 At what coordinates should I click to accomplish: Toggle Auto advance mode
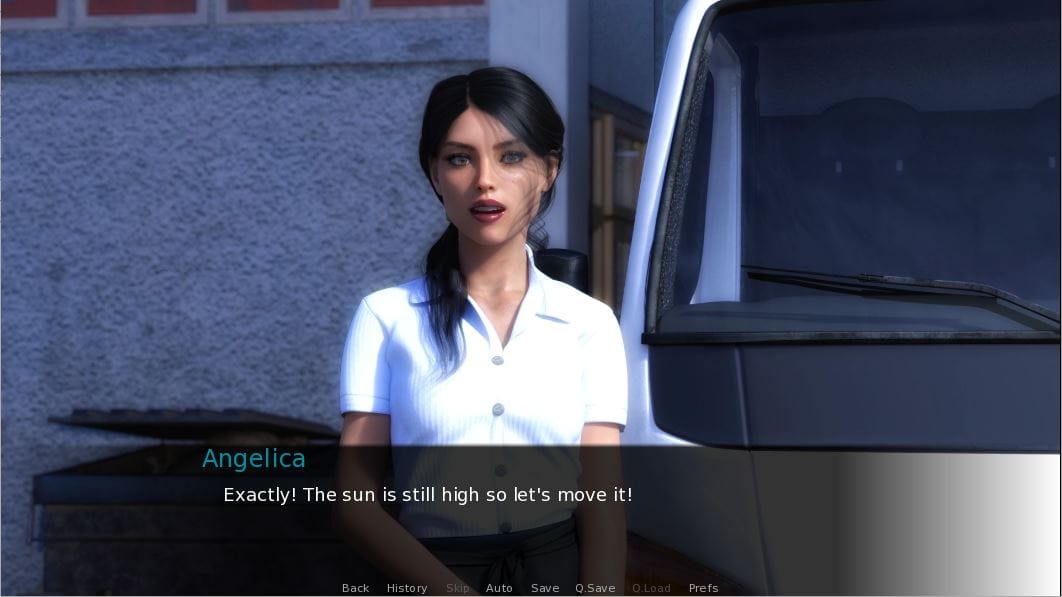tap(499, 588)
